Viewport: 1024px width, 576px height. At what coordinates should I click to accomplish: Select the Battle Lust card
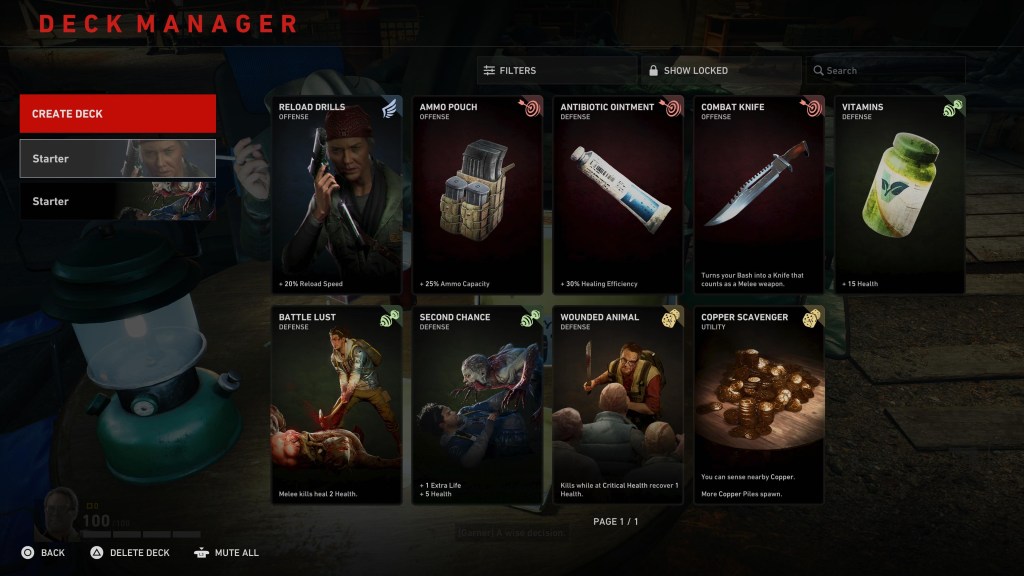click(337, 405)
